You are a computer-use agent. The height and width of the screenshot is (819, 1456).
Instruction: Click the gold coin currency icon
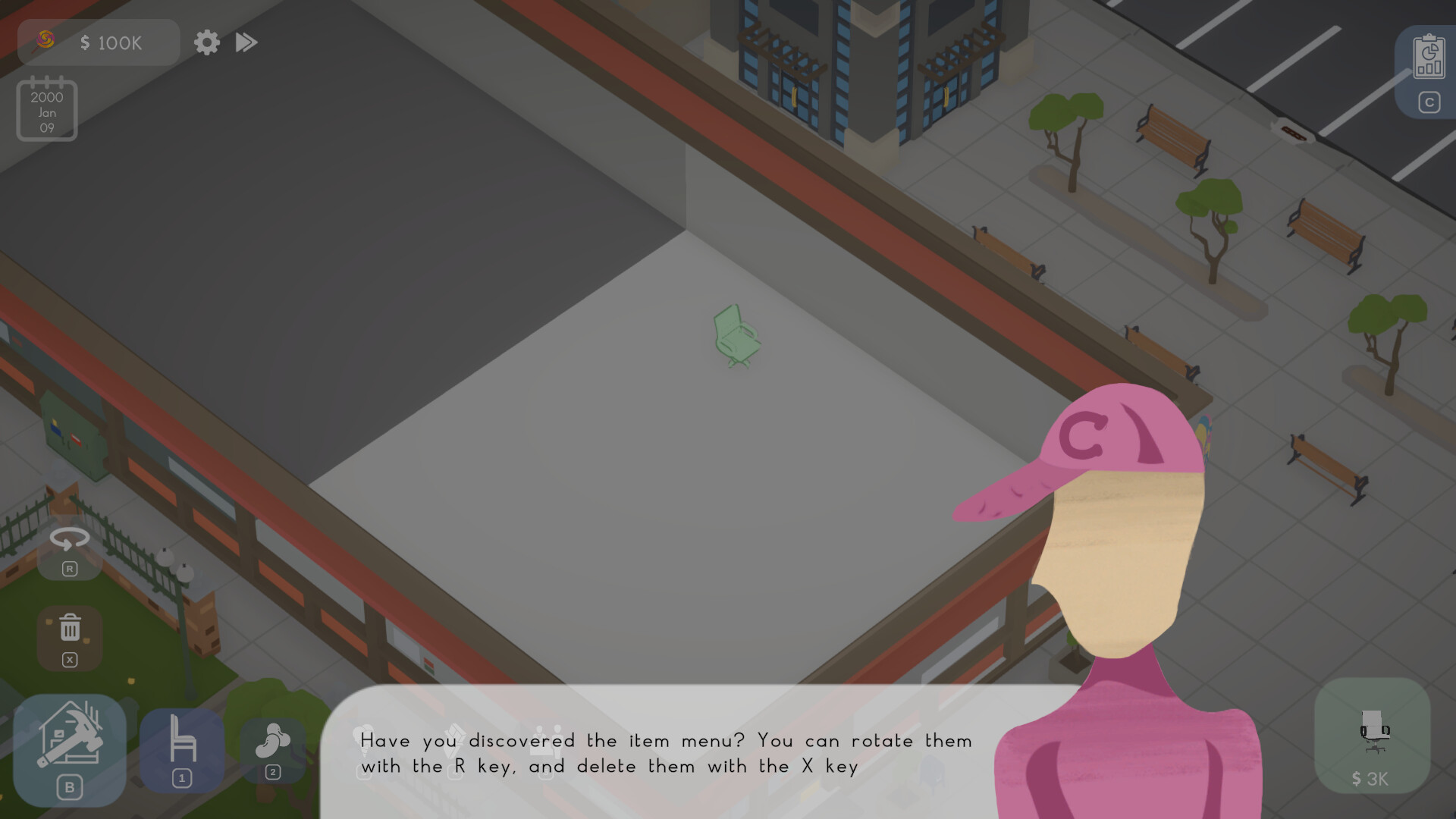[x=45, y=42]
